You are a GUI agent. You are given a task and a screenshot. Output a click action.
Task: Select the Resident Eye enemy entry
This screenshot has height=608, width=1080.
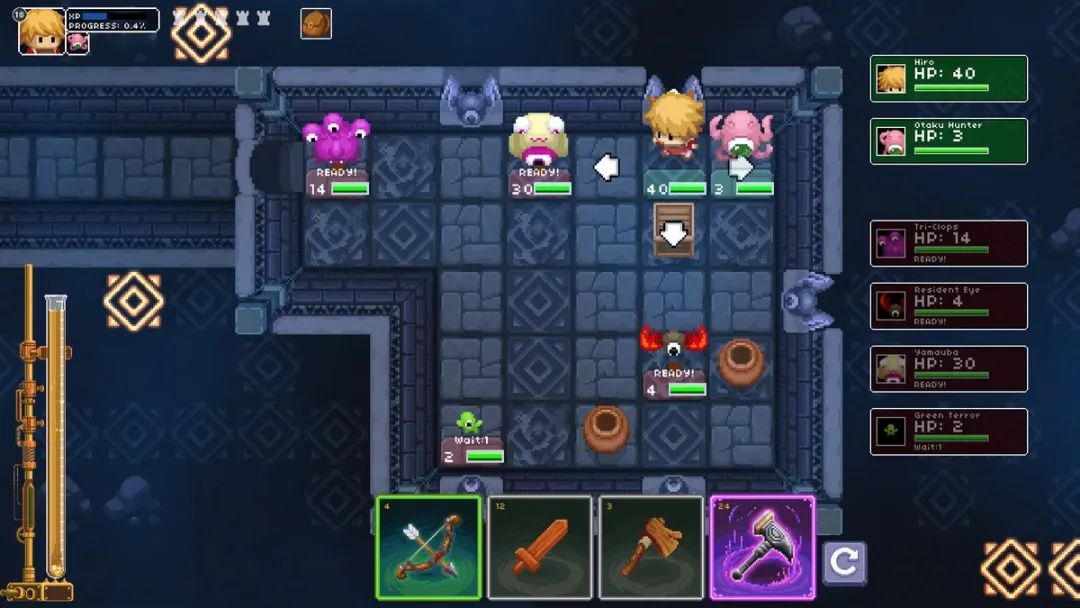[x=948, y=306]
